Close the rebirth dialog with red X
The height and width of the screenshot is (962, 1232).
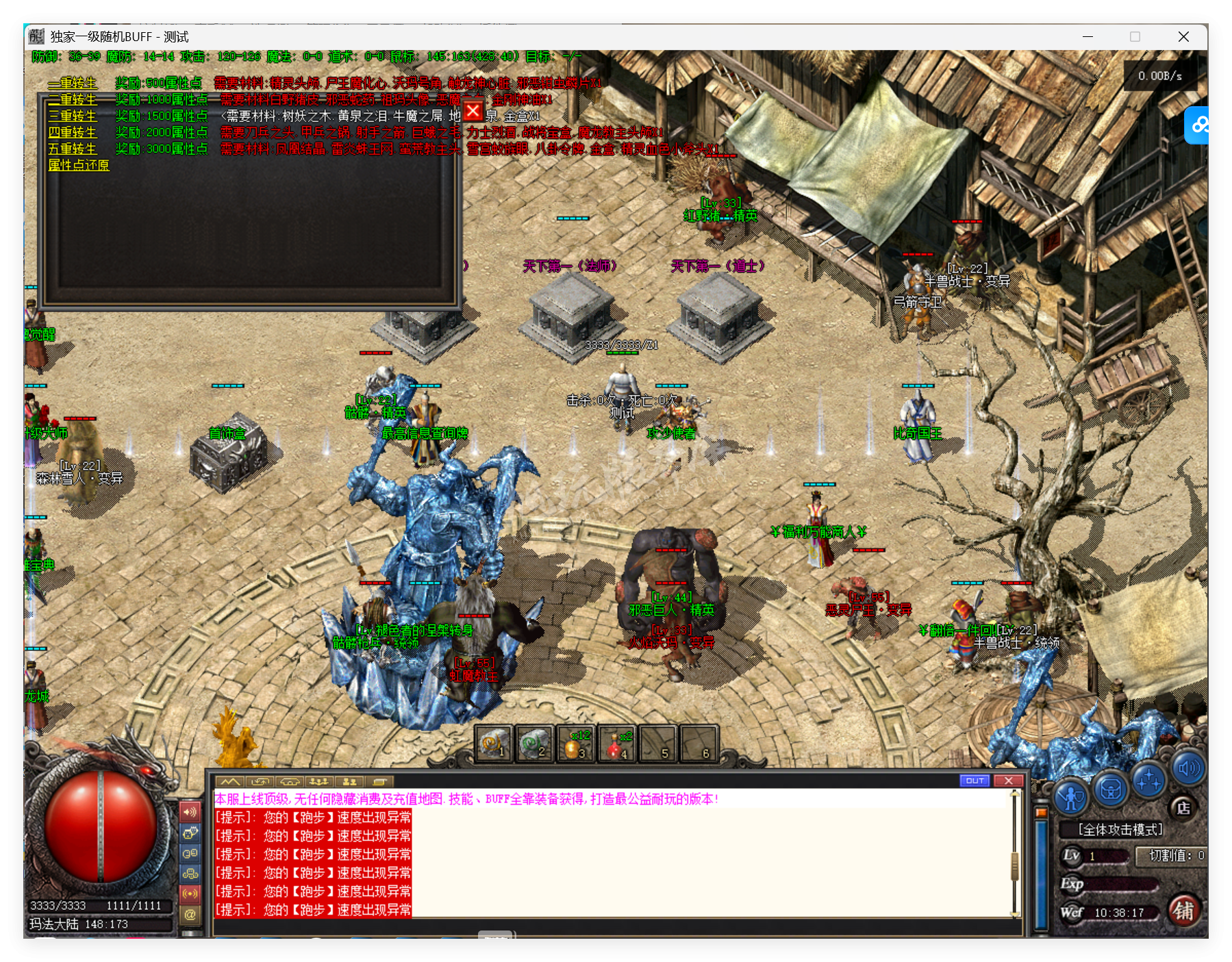click(x=473, y=111)
